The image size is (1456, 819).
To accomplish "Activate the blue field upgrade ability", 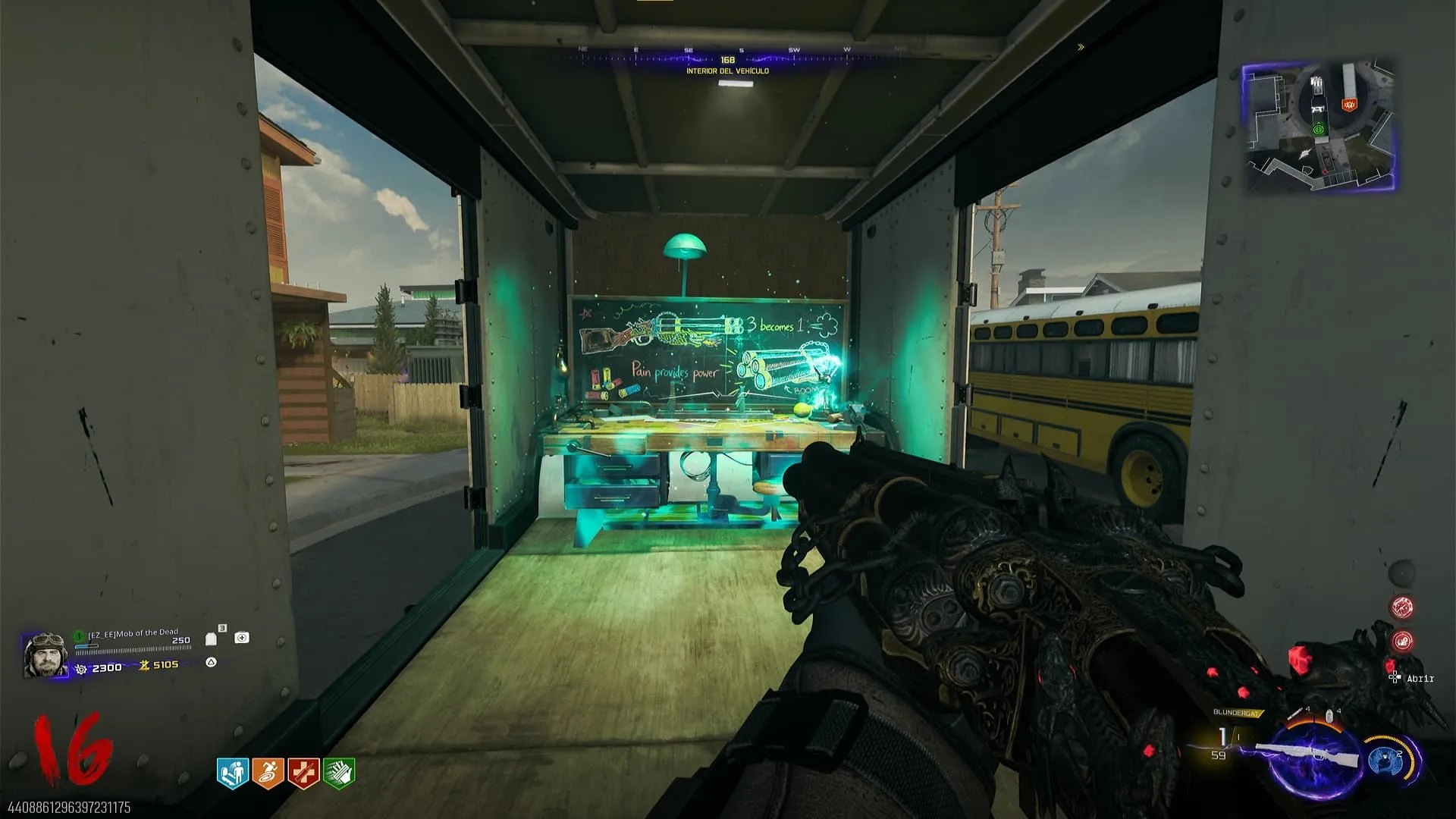I will (1386, 759).
